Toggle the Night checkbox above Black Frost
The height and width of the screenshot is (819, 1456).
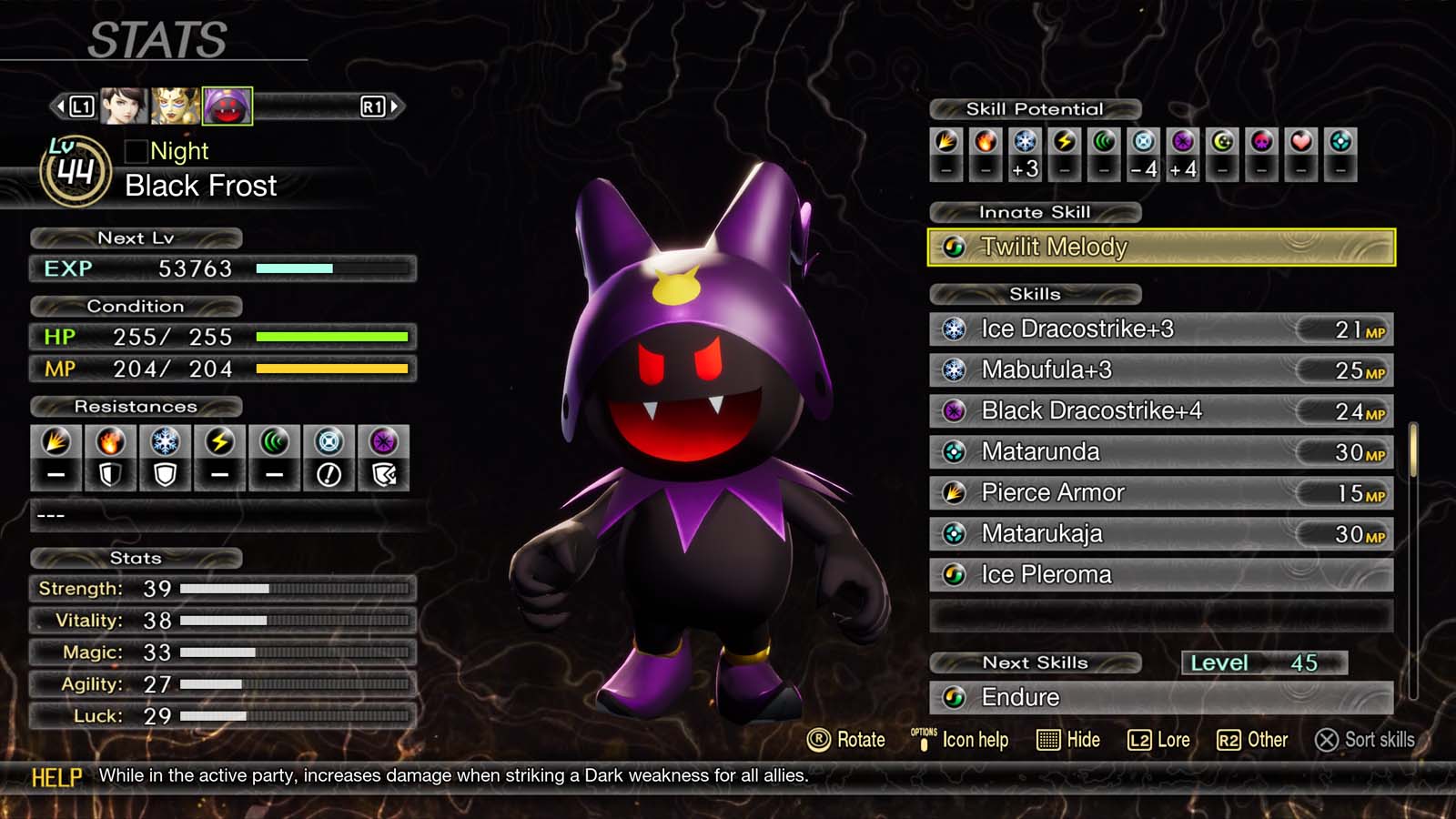click(135, 151)
